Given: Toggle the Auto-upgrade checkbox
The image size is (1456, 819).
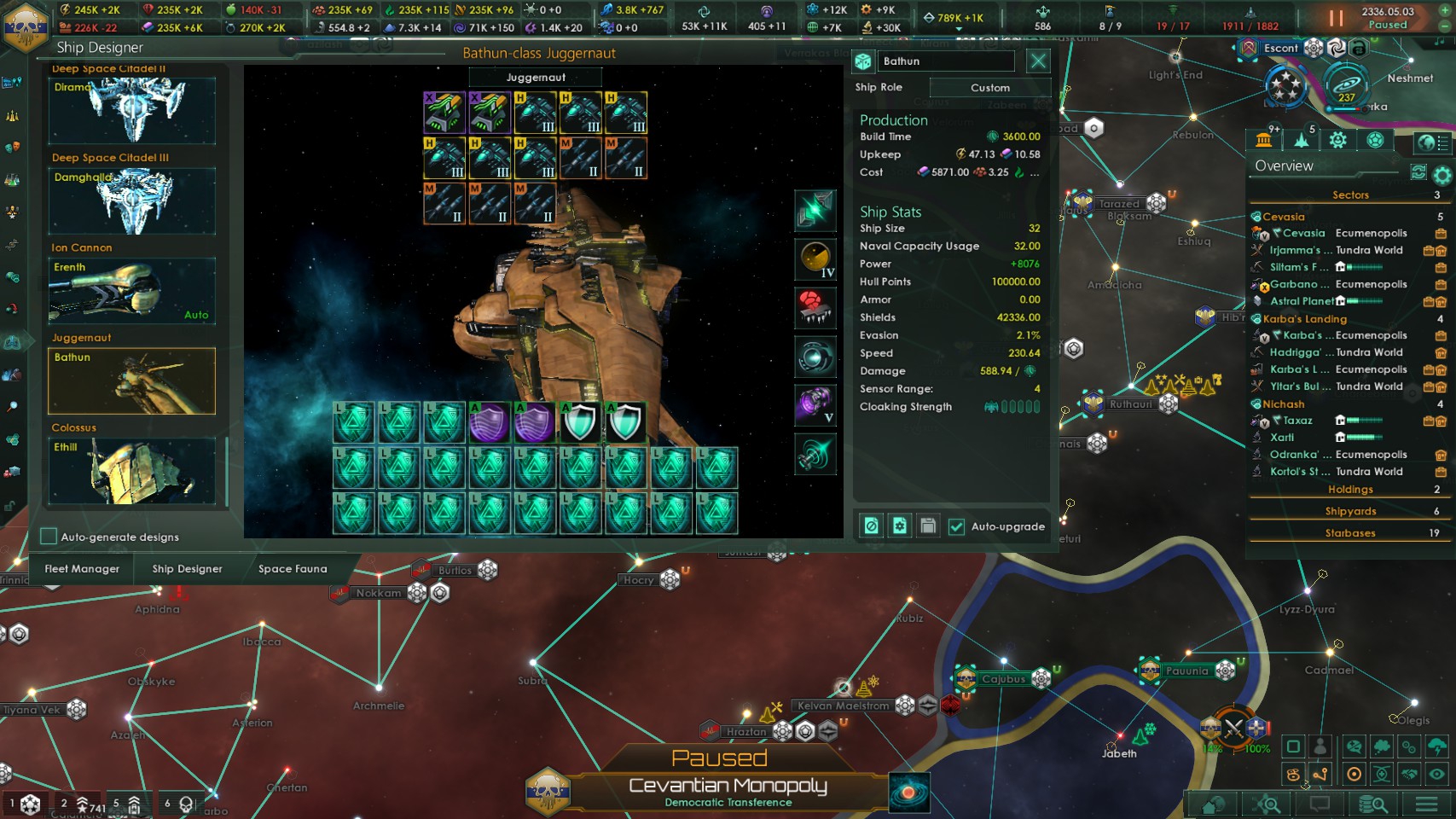Looking at the screenshot, I should click(x=957, y=526).
